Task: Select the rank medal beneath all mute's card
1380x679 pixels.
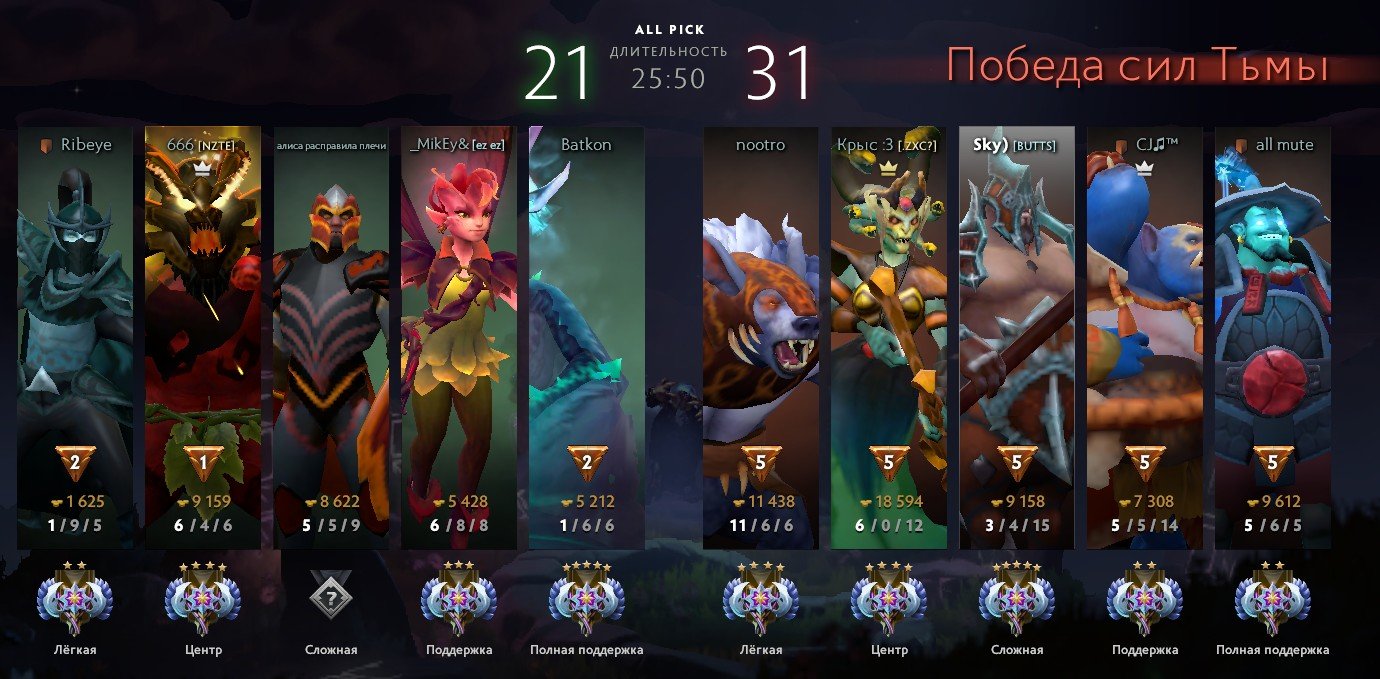Action: click(1273, 599)
